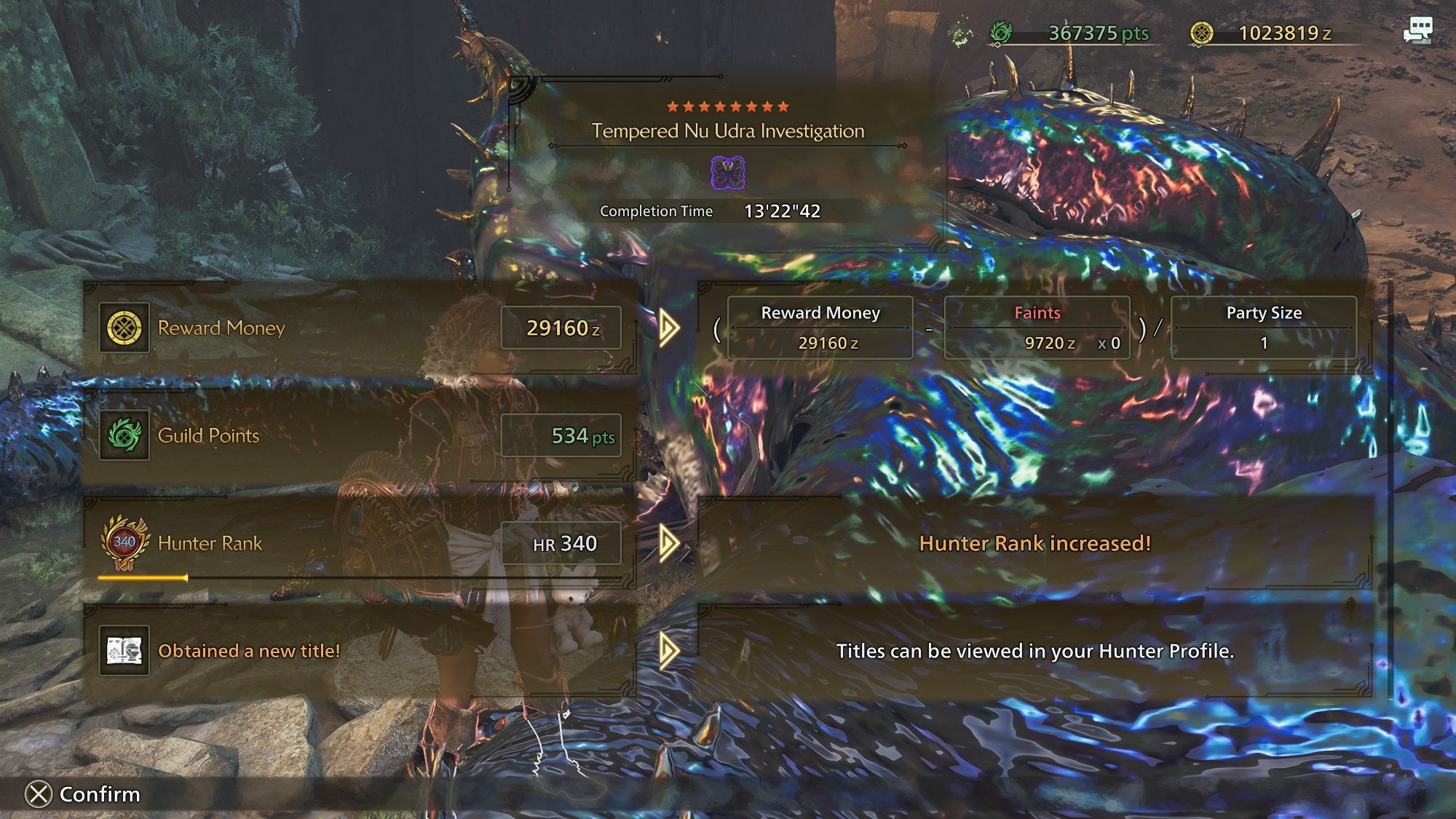
Task: Select the Hunter Rank row
Action: [360, 543]
